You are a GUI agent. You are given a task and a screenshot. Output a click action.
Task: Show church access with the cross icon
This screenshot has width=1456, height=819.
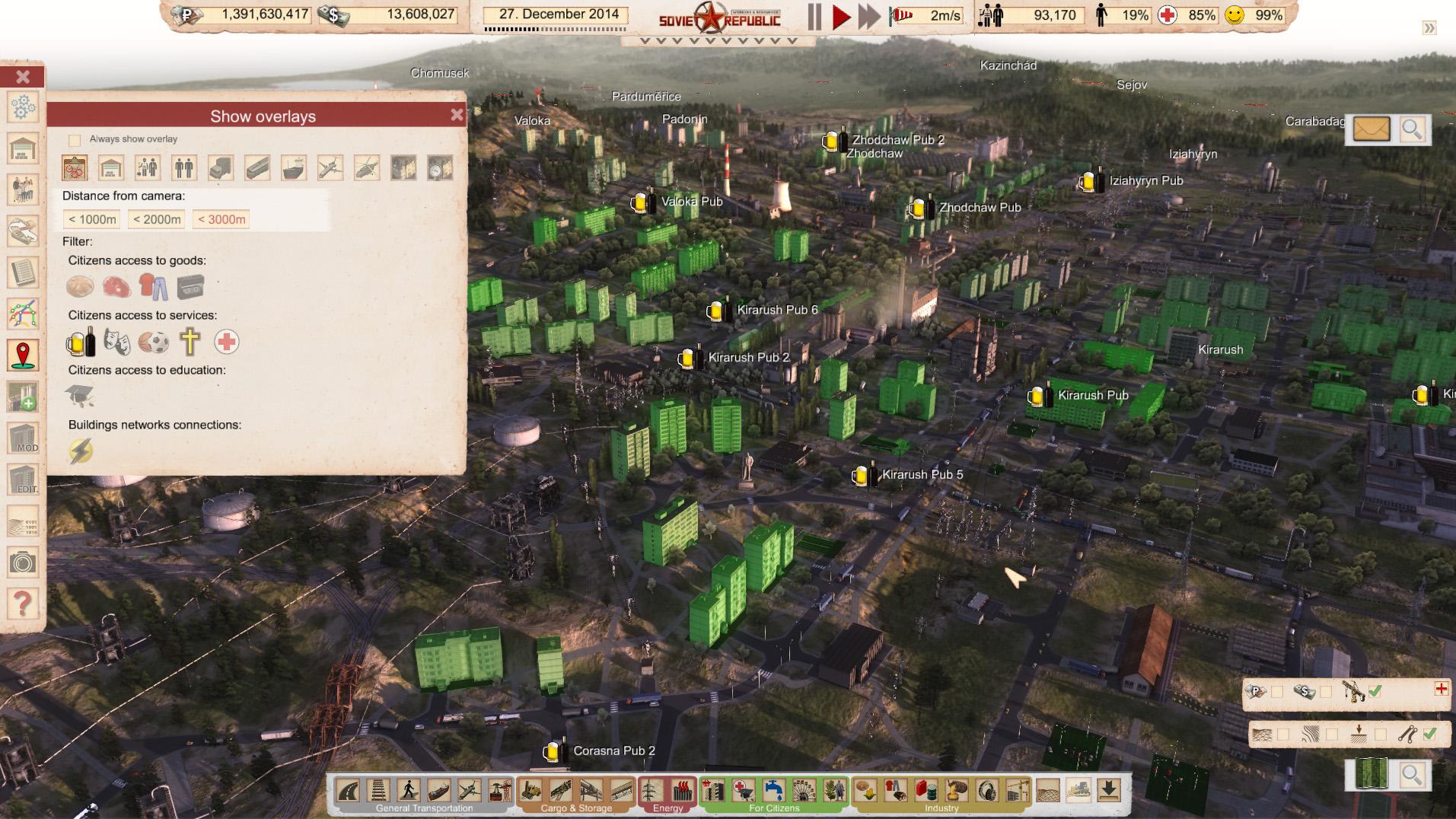click(190, 343)
